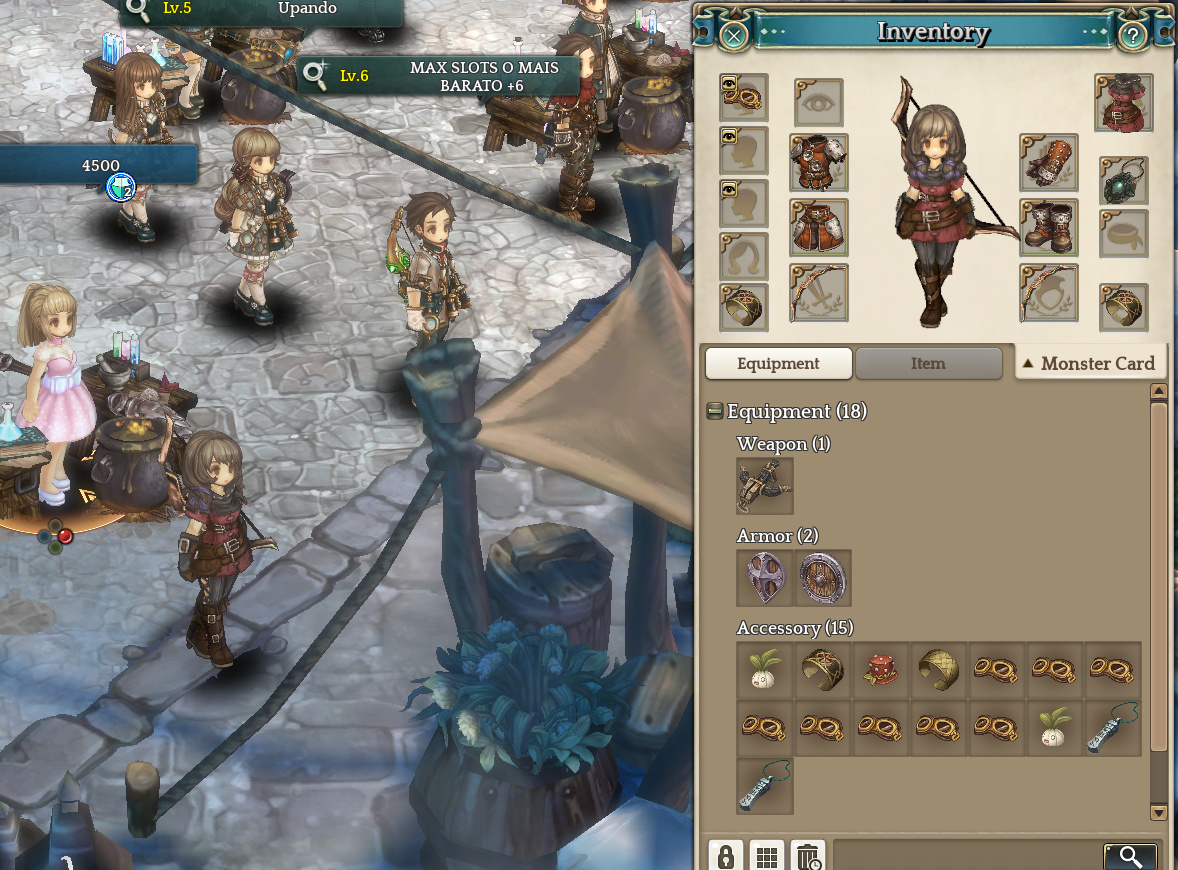Select the equipped leather boots slot
This screenshot has height=870, width=1178.
1048,227
